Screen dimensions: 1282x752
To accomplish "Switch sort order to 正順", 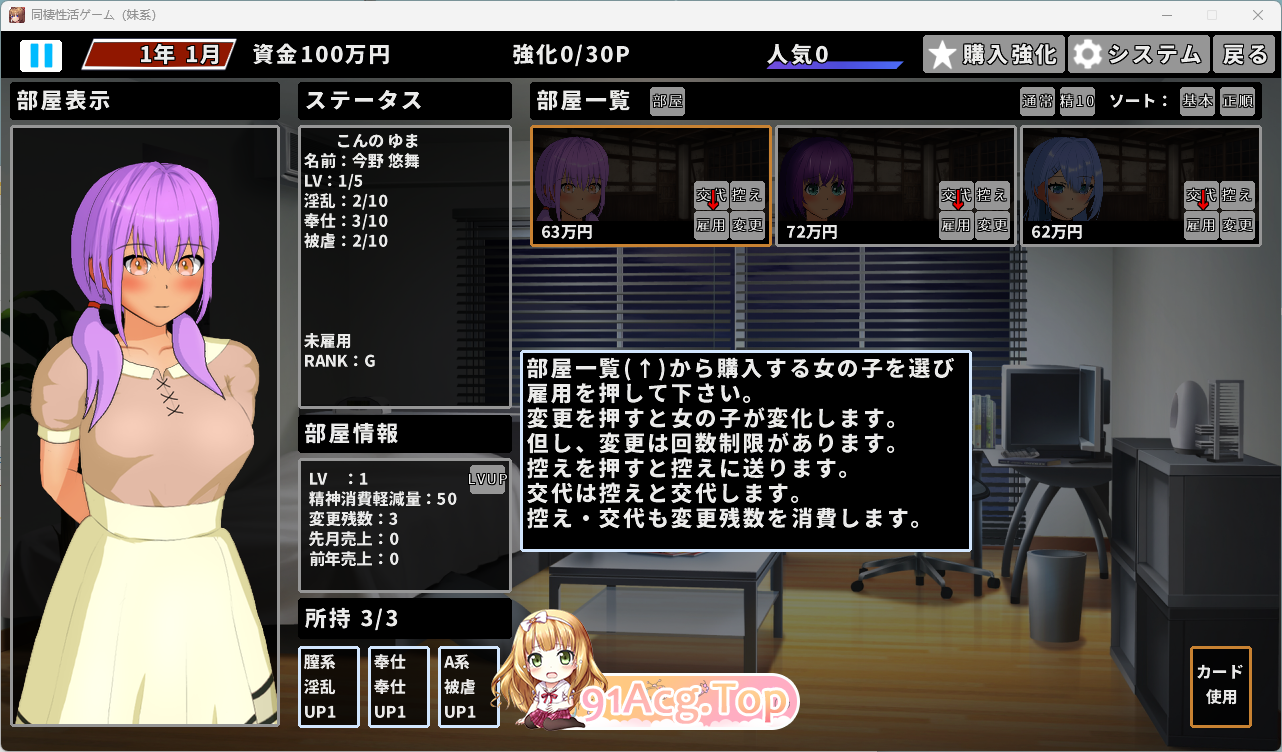I will 1239,101.
